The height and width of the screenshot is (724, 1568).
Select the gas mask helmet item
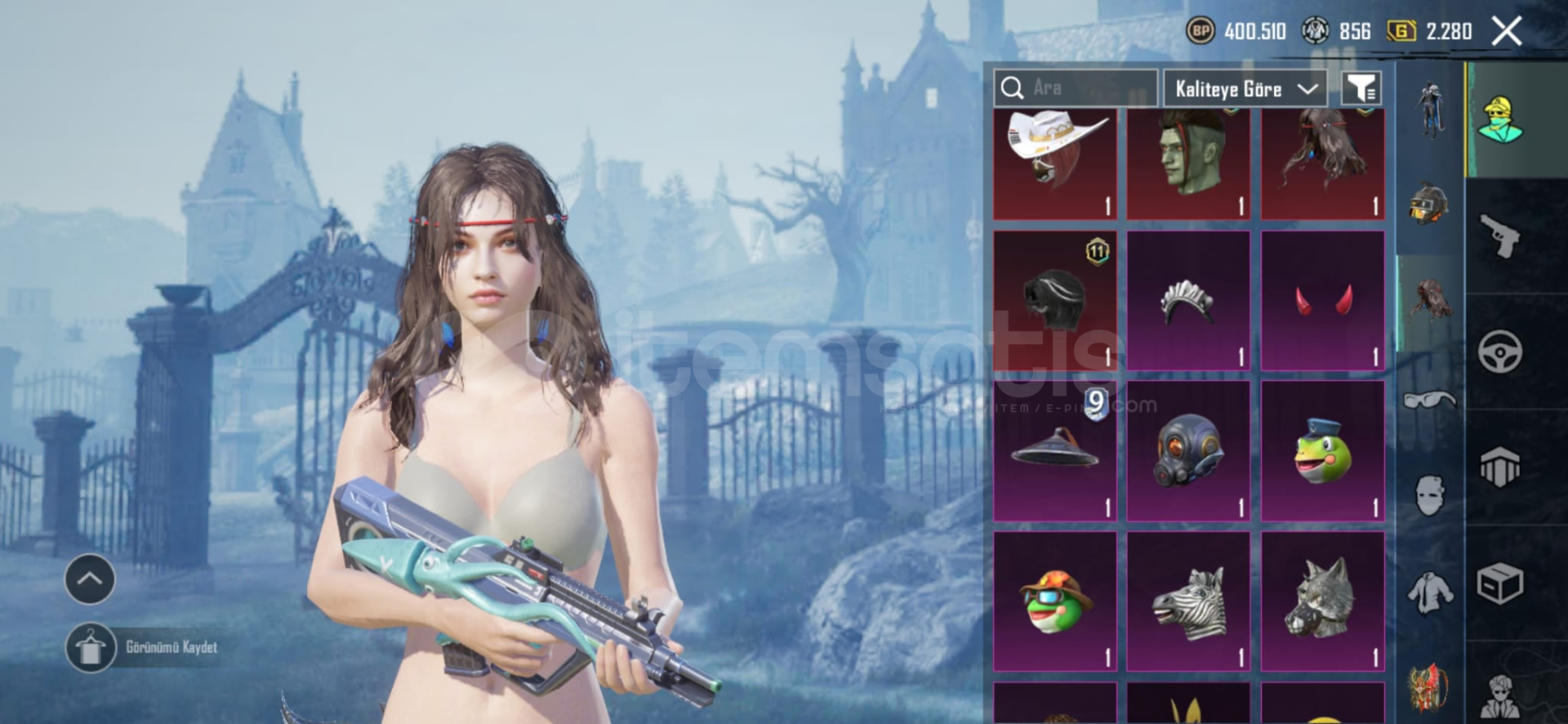click(1188, 451)
